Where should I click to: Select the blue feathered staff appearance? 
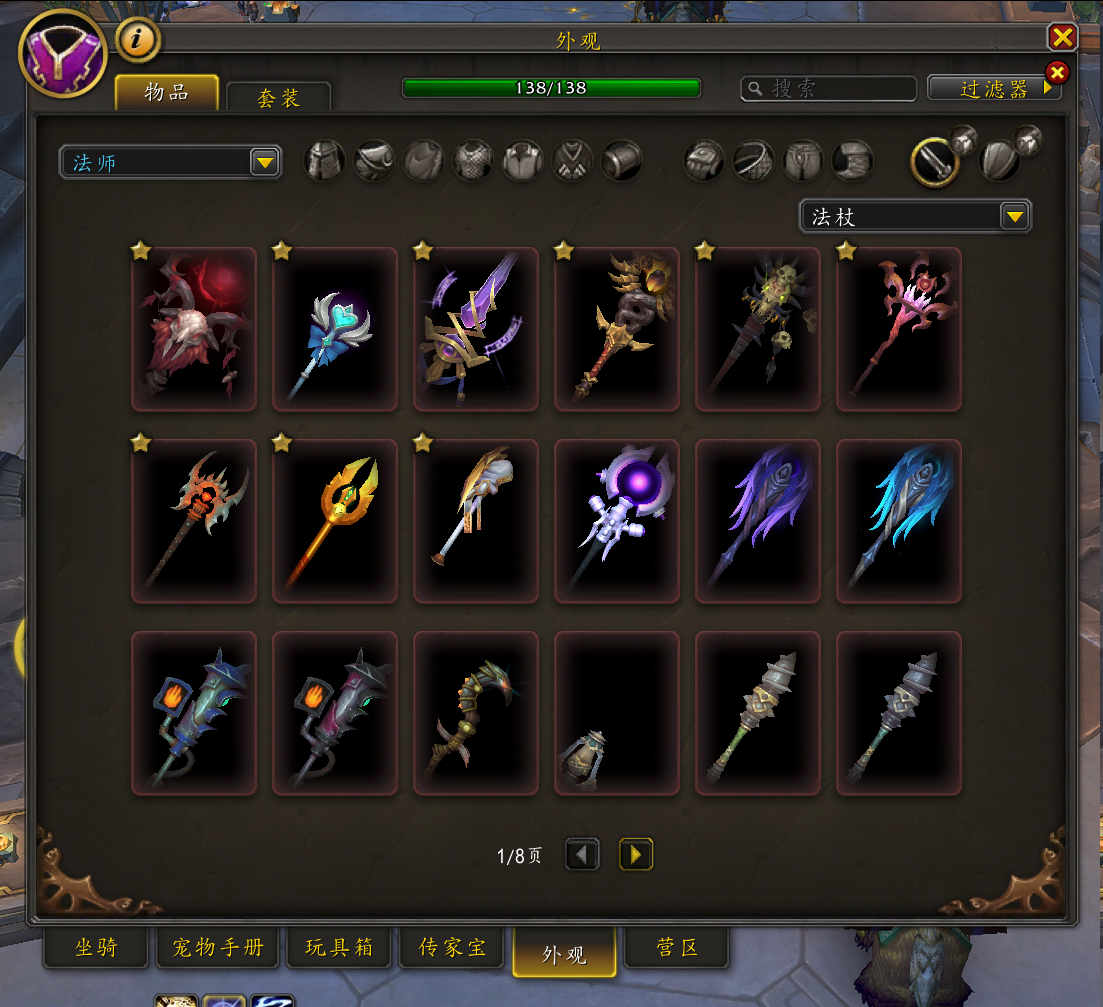coord(899,521)
